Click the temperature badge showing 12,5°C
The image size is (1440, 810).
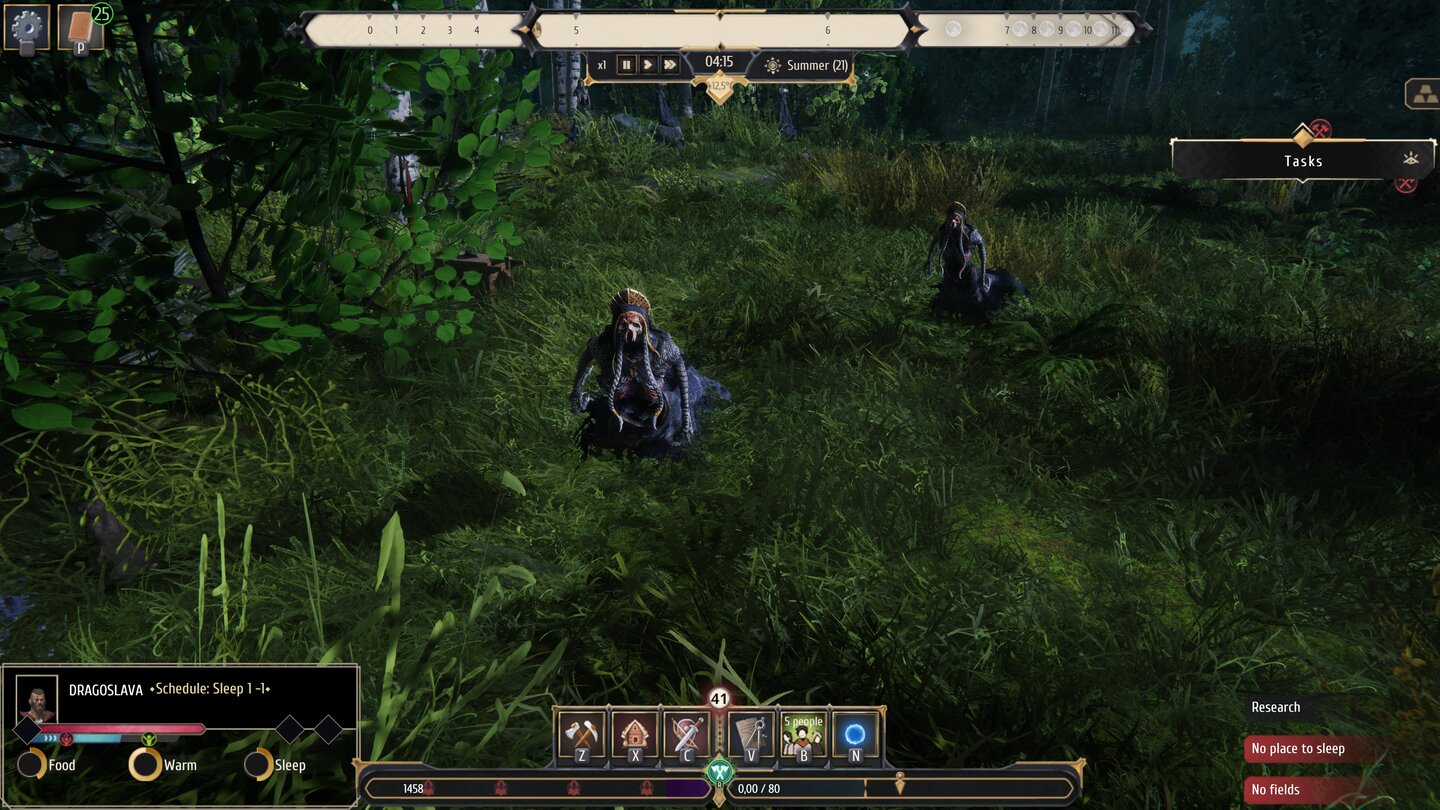(719, 87)
